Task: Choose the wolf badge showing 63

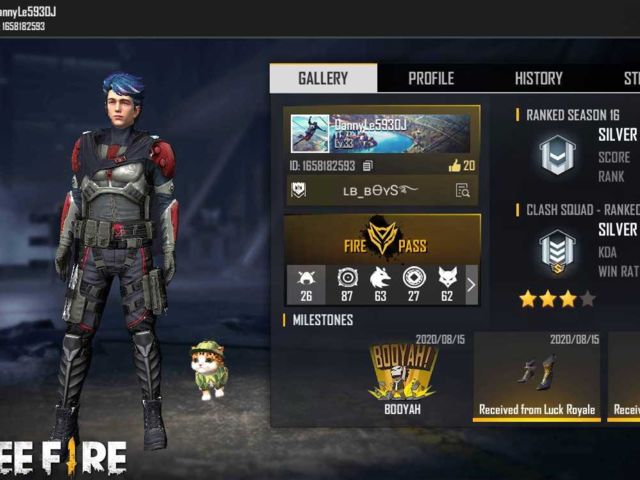Action: pyautogui.click(x=380, y=284)
